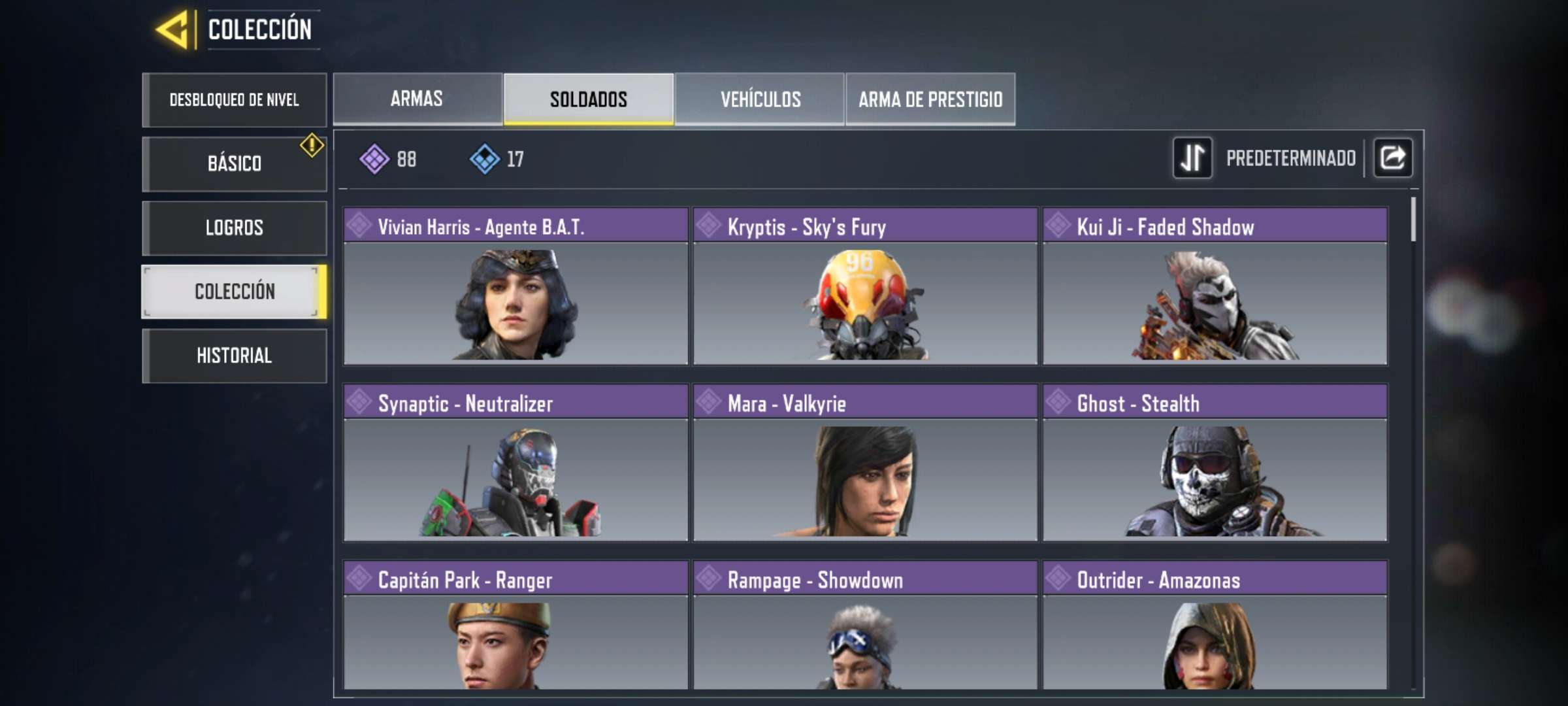The image size is (1568, 706).
Task: Open the Mara - Valkyrie soldier card
Action: coord(865,463)
